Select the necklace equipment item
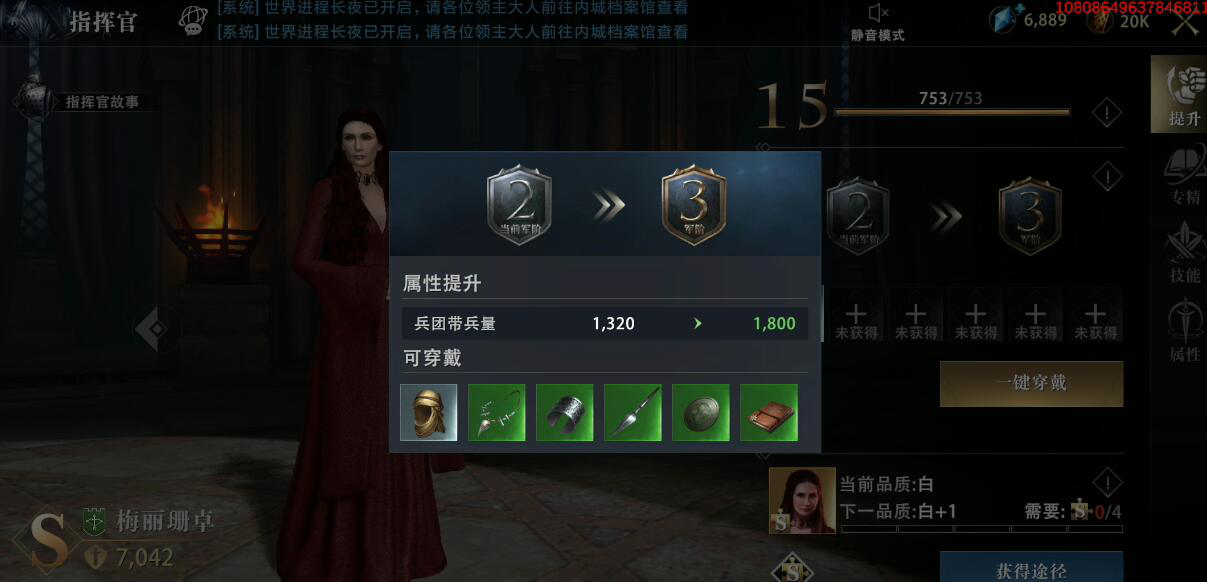This screenshot has height=582, width=1207. click(497, 412)
